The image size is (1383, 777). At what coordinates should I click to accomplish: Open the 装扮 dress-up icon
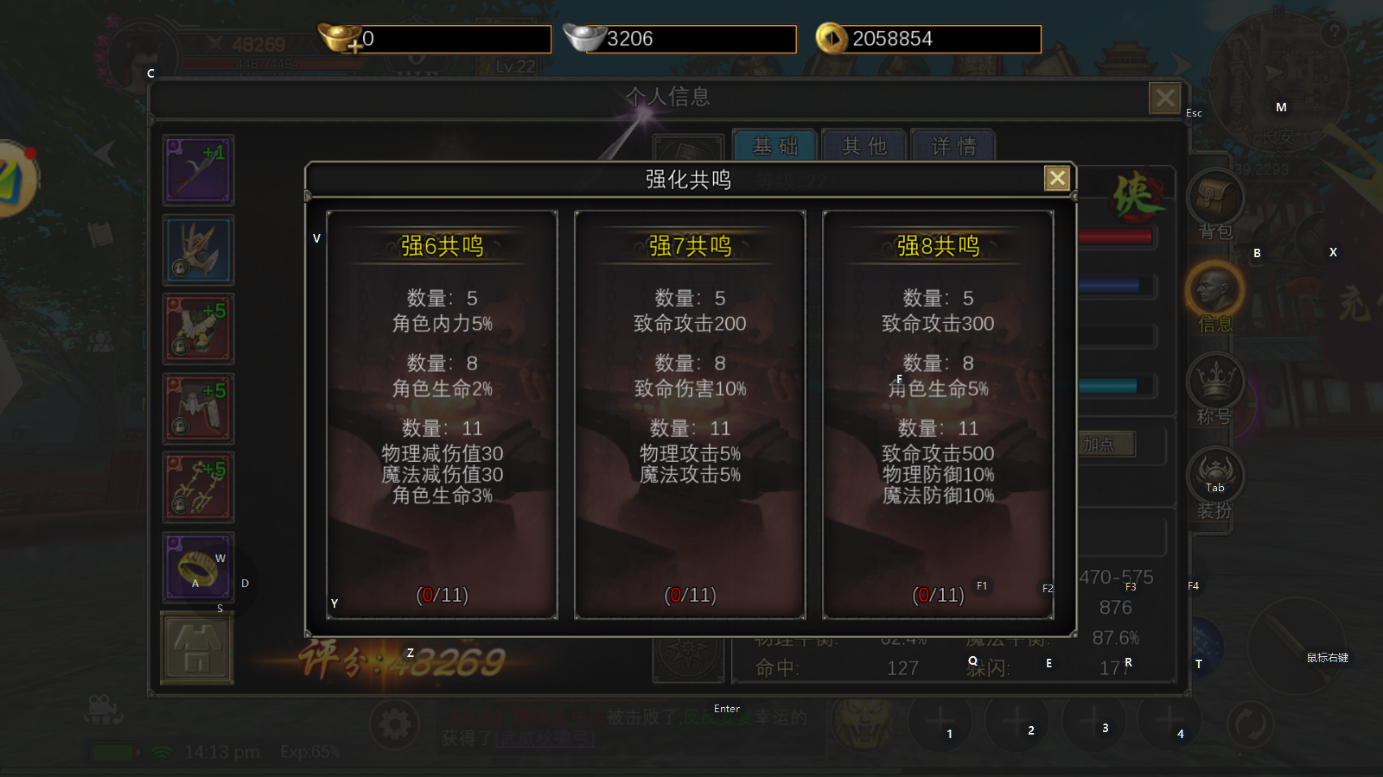(x=1215, y=470)
